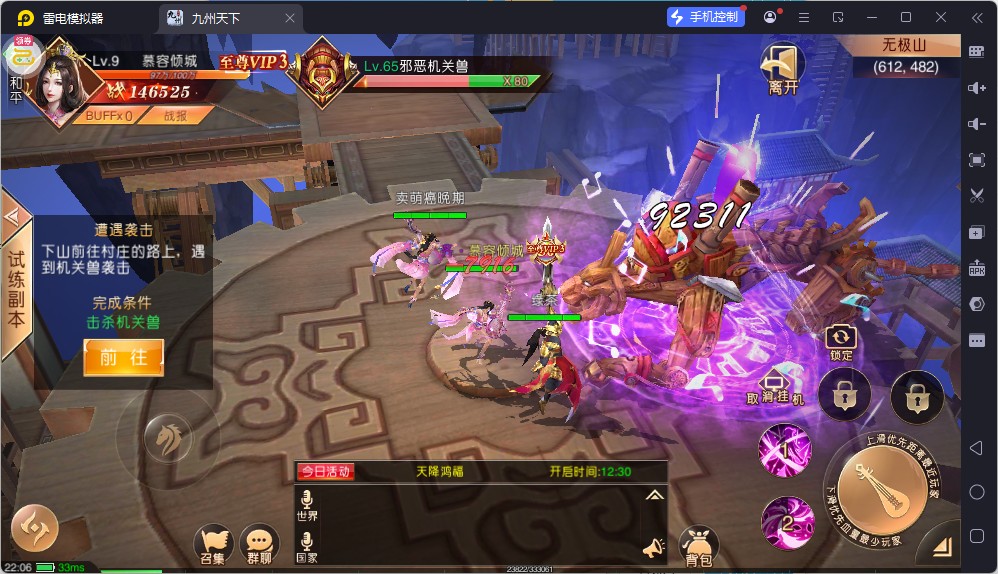Tap the 前往 go-to button
The height and width of the screenshot is (574, 998).
[x=123, y=357]
